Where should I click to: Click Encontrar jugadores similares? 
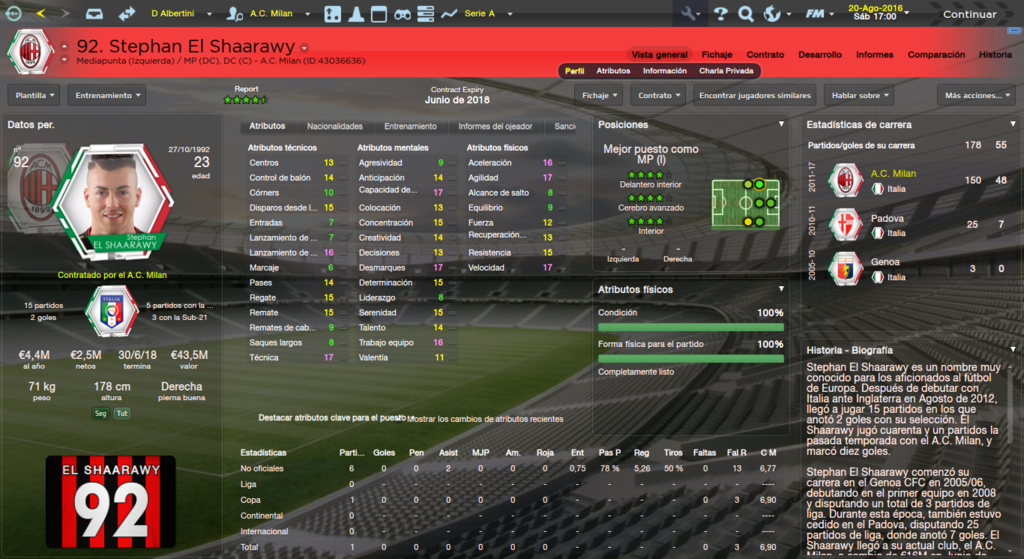[x=754, y=95]
